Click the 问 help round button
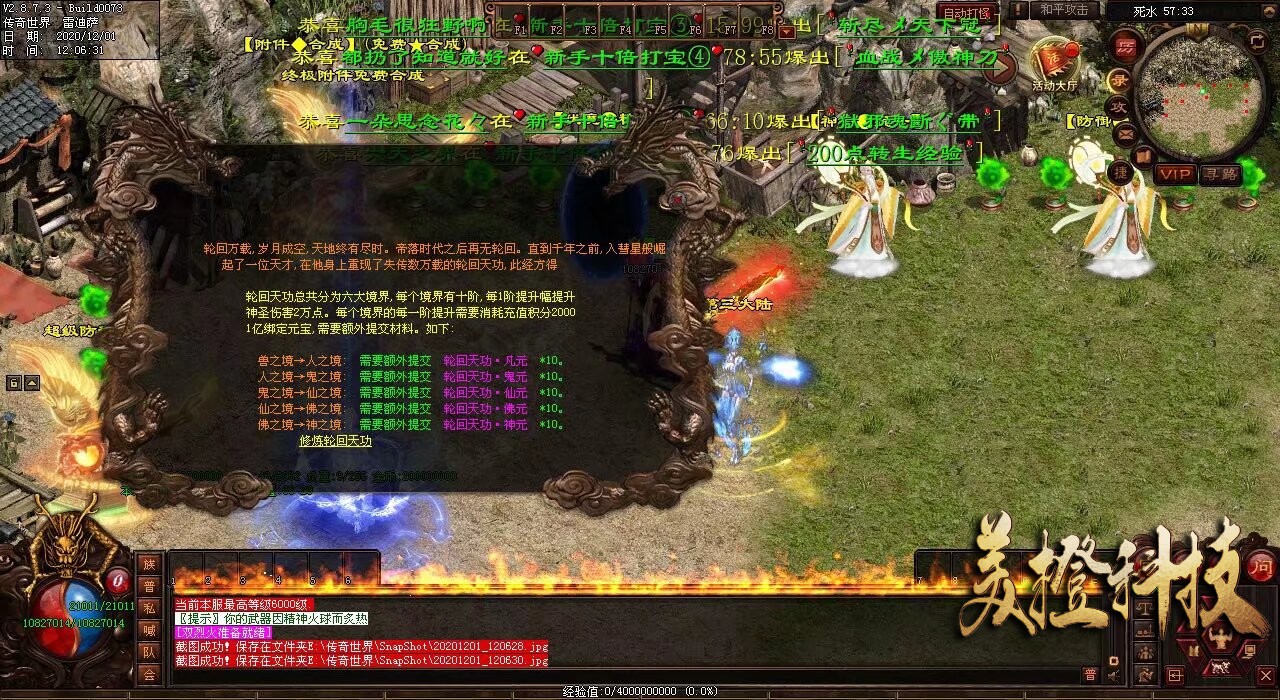1280x700 pixels. [1262, 563]
